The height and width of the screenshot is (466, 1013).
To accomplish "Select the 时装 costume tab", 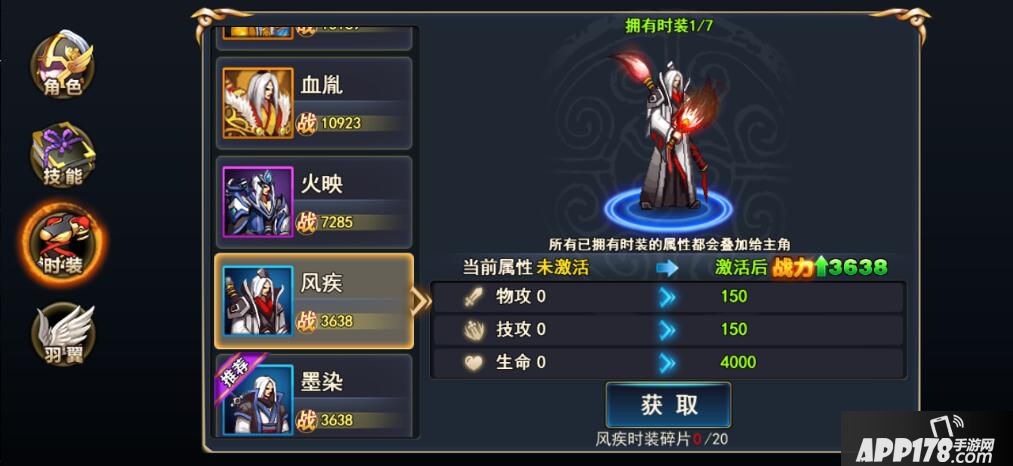I will [x=63, y=244].
